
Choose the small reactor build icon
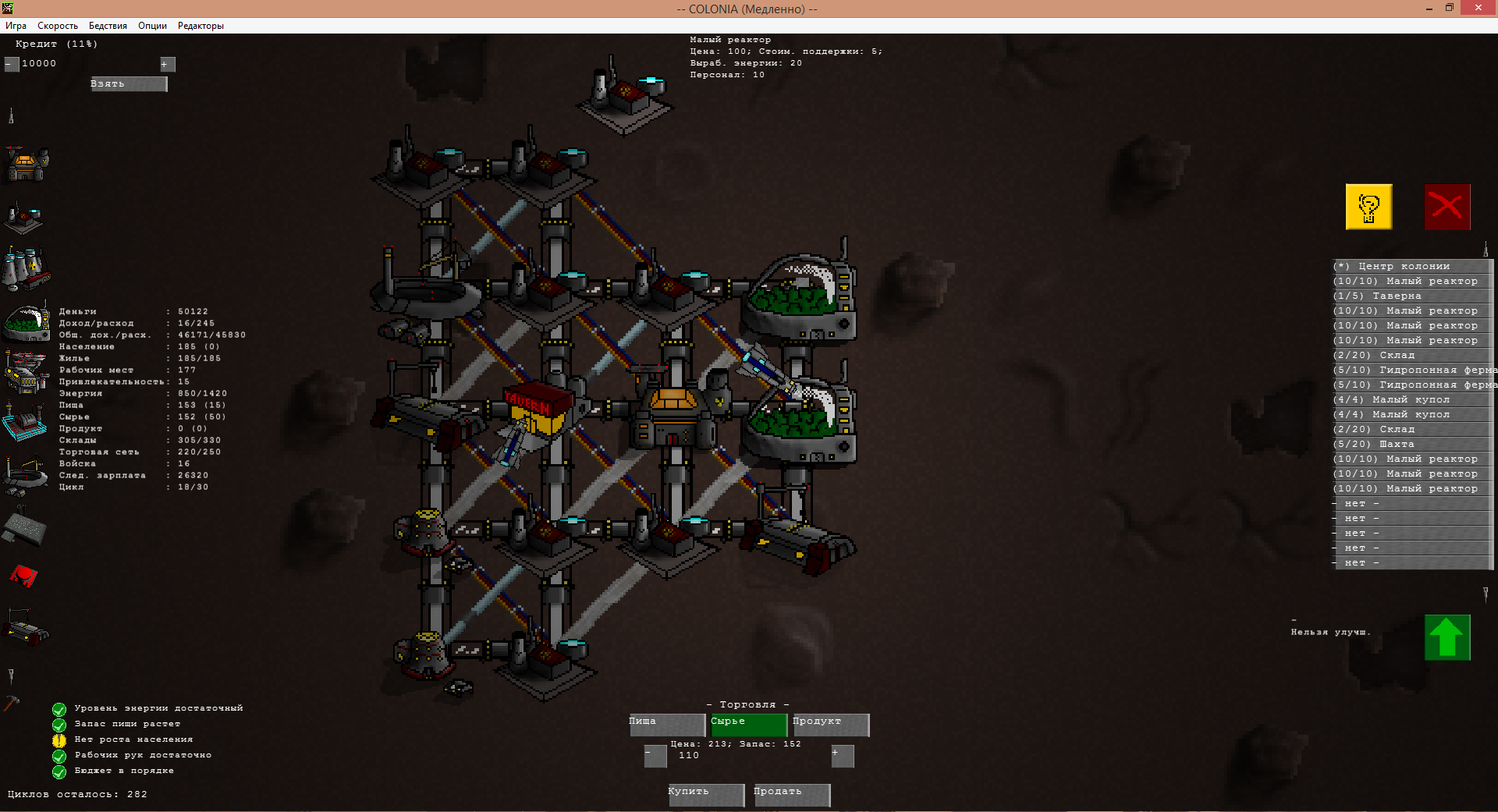25,218
